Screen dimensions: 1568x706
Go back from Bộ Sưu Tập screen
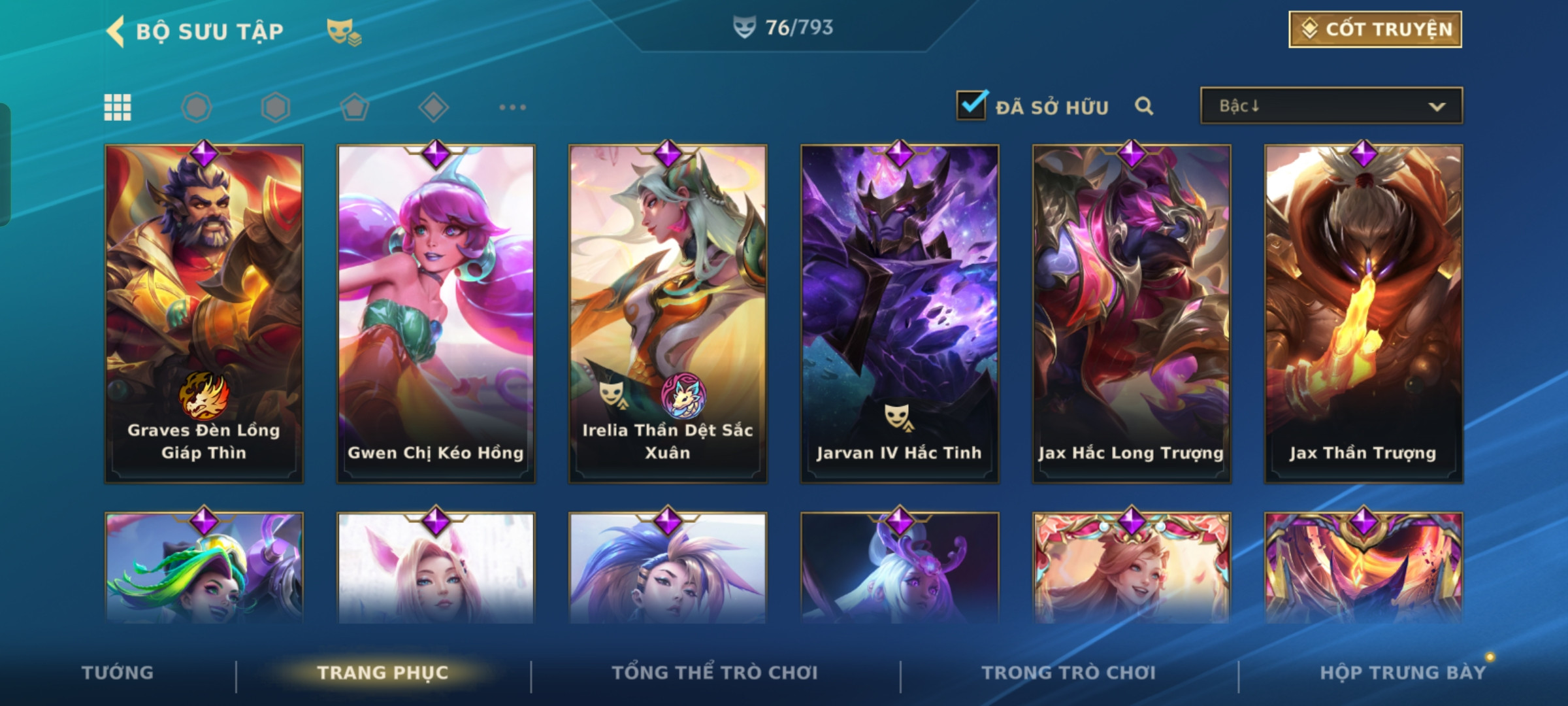[x=116, y=31]
